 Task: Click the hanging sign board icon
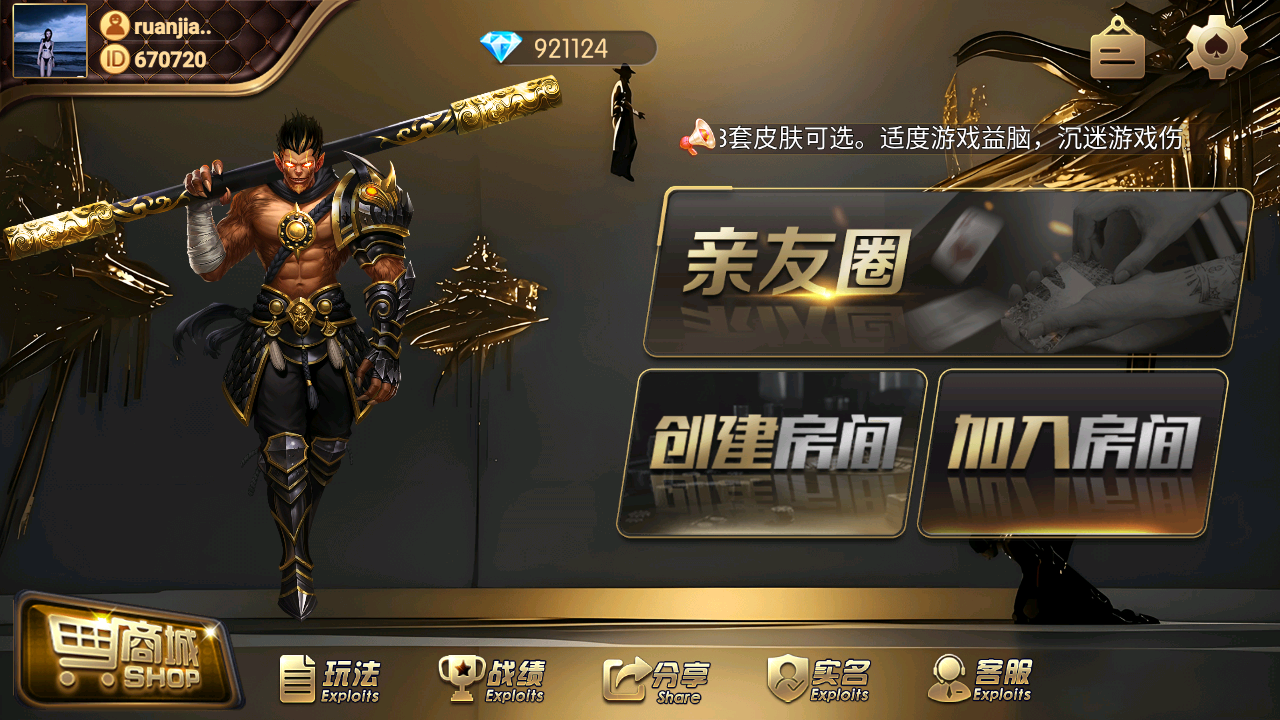coord(1117,50)
